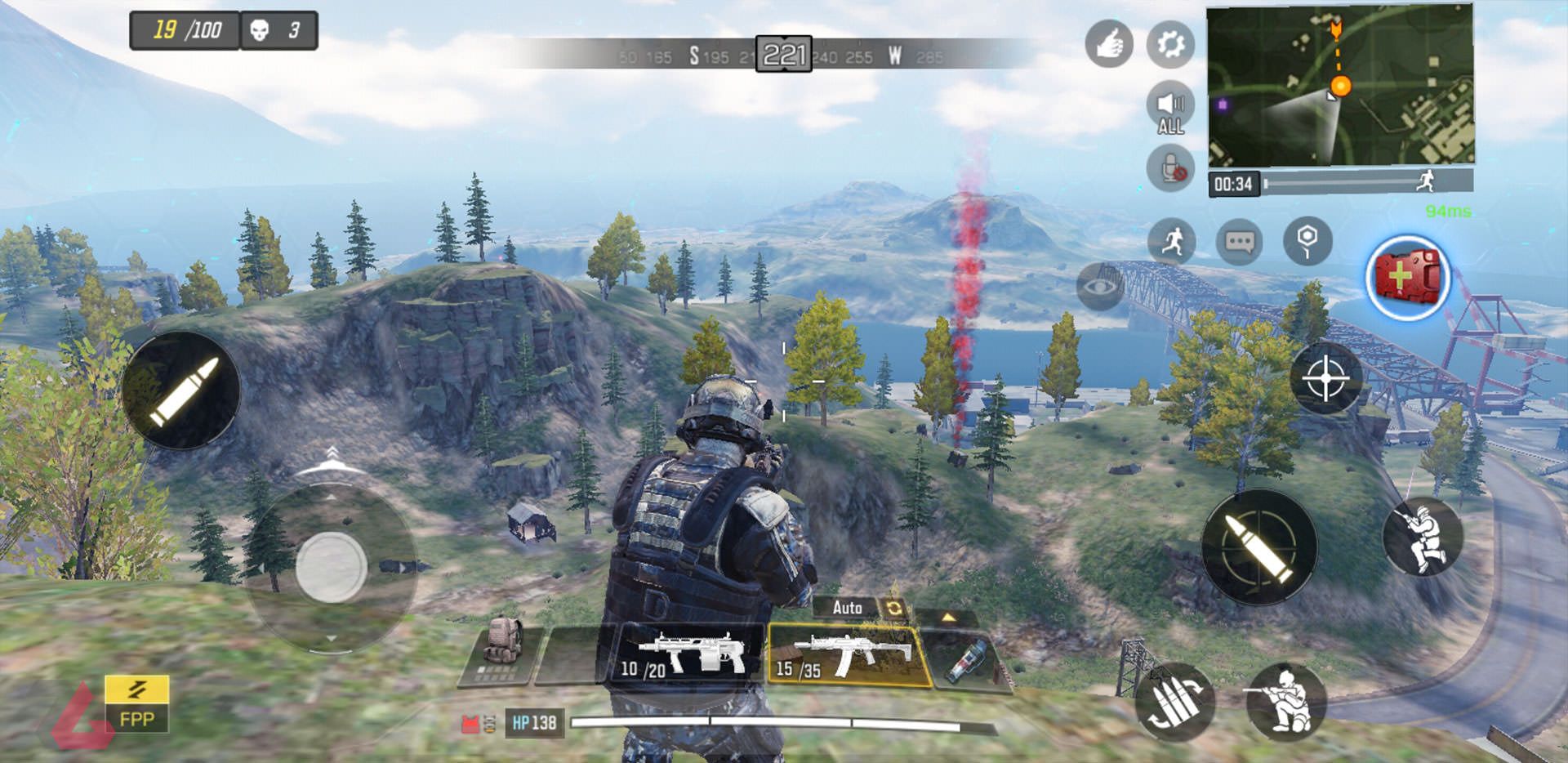The image size is (1568, 763).
Task: Select the highlighted 15/35 rifle slot
Action: (841, 654)
